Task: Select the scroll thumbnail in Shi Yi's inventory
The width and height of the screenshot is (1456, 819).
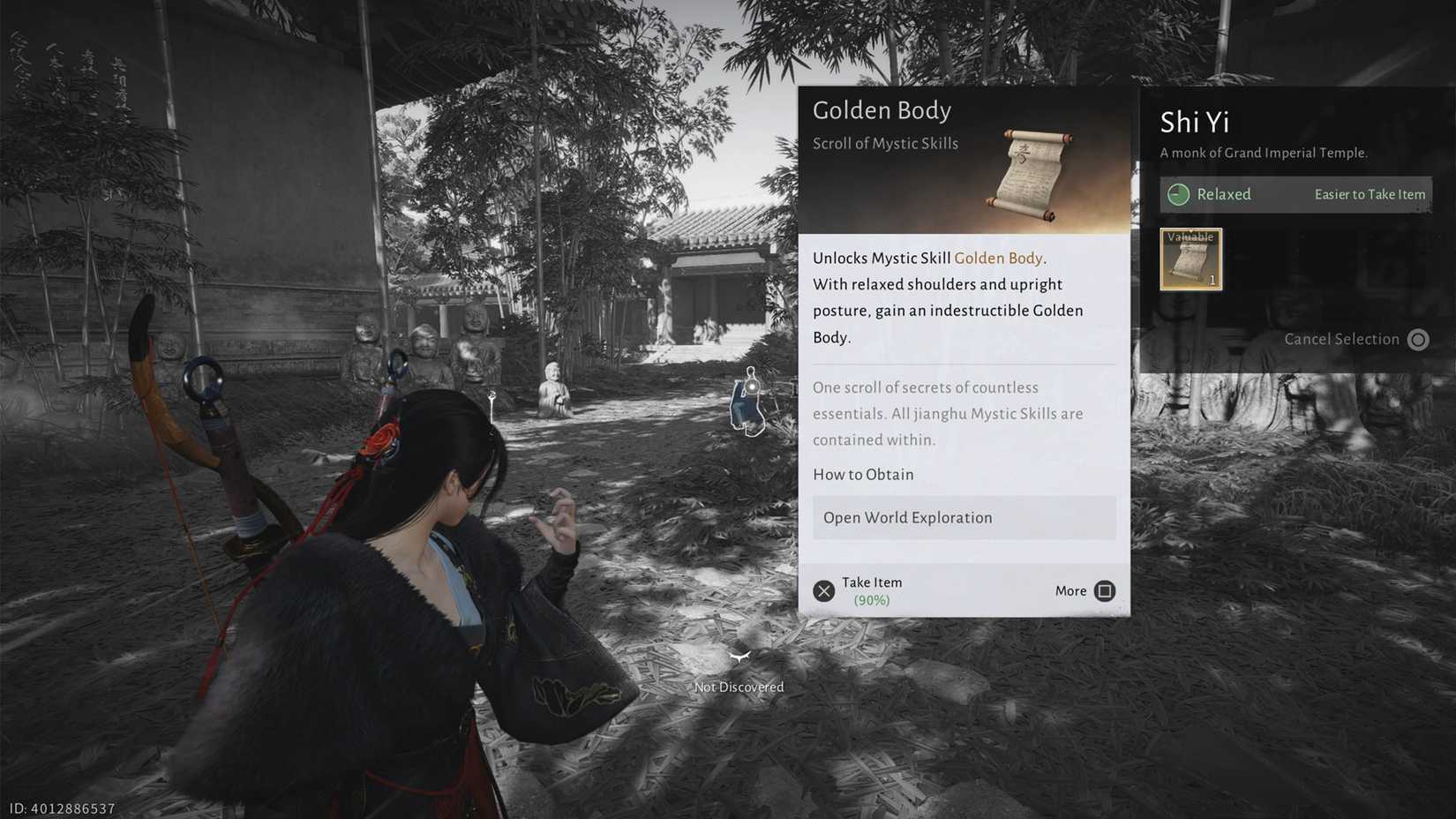Action: pos(1190,258)
